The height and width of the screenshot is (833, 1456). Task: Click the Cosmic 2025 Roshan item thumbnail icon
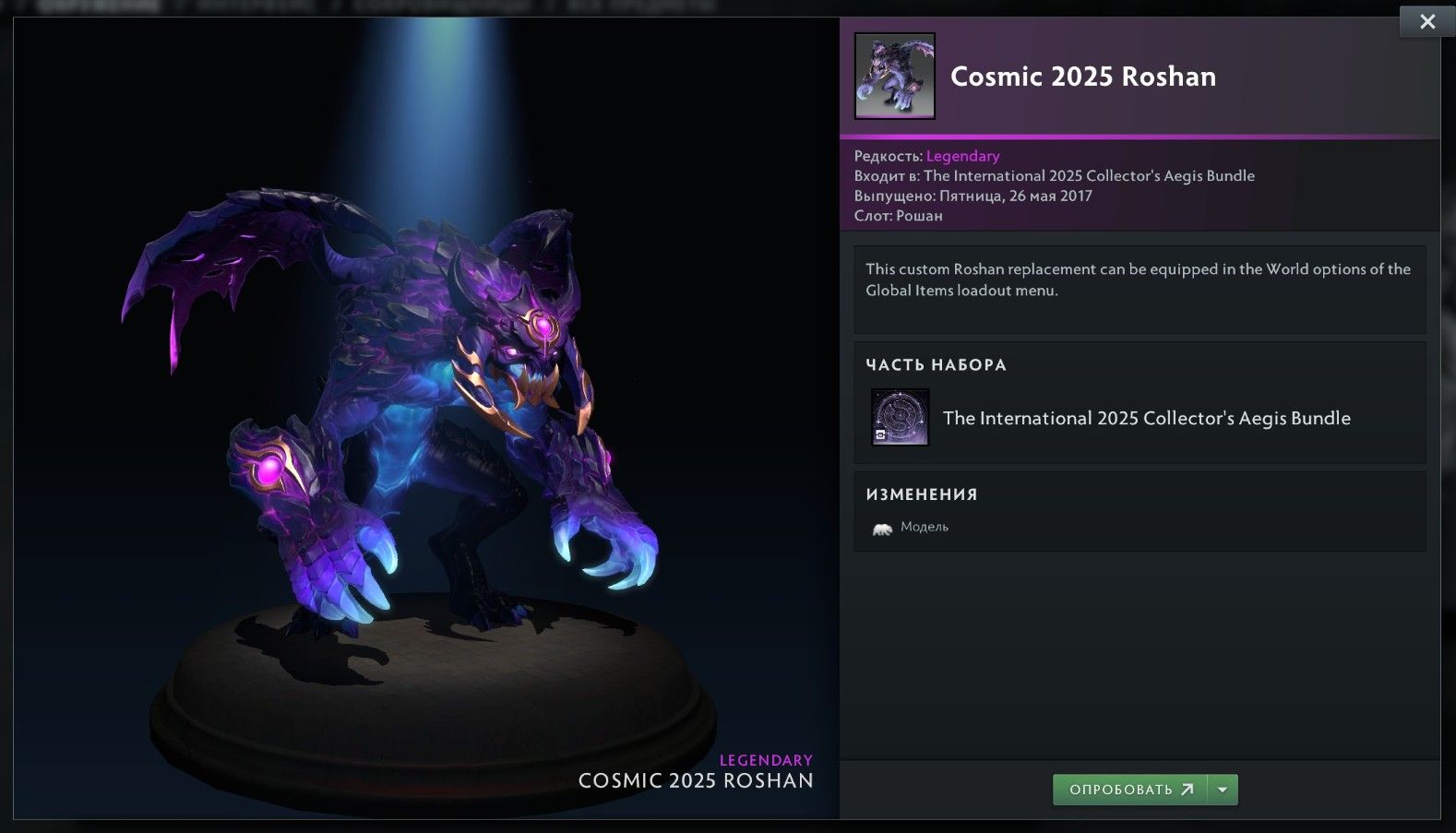[x=894, y=77]
